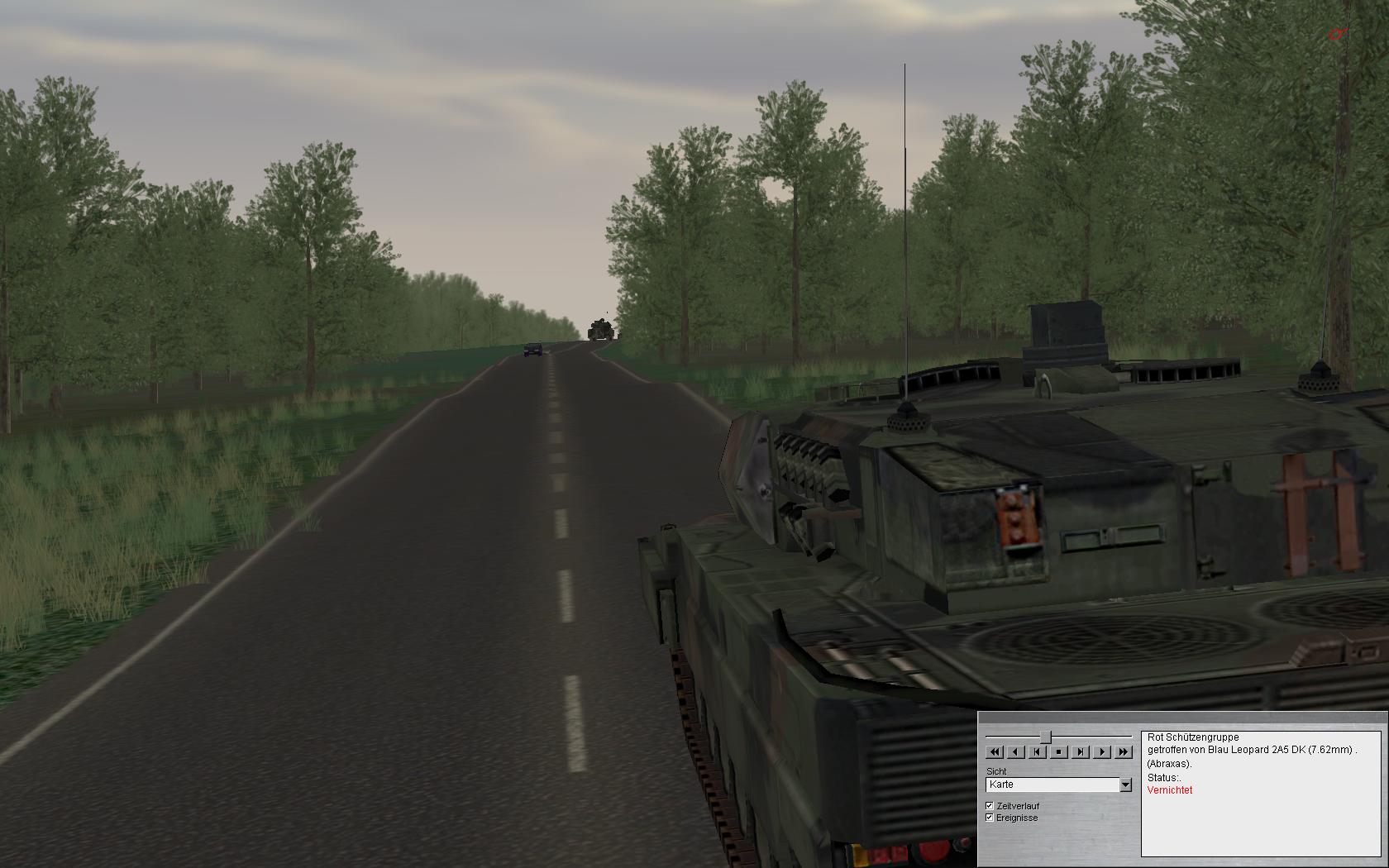Viewport: 1389px width, 868px height.
Task: Play the replay forward
Action: point(1102,752)
